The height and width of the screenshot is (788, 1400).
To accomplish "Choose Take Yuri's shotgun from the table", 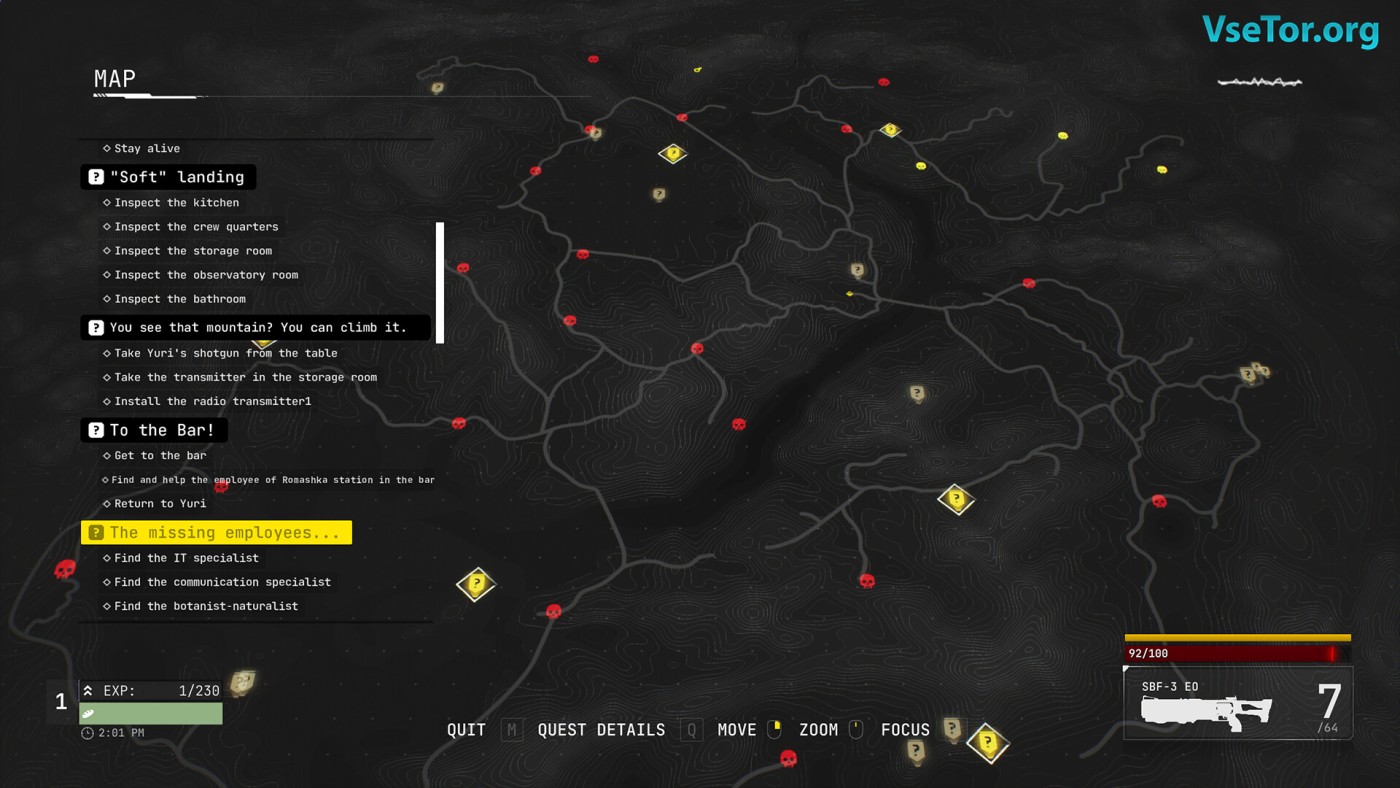I will (x=225, y=353).
